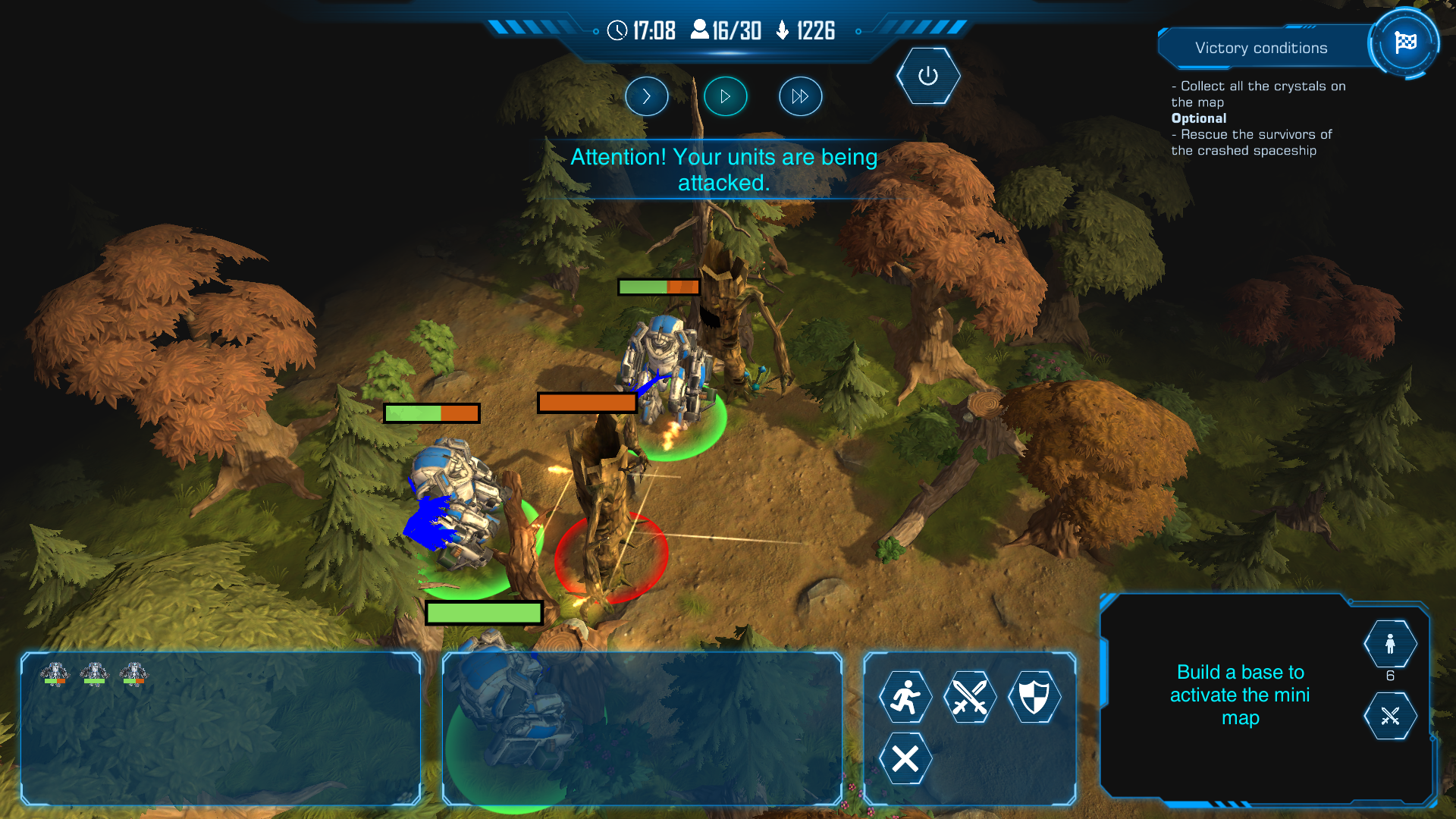
Task: Select the first unit portrait in selection panel
Action: [55, 673]
